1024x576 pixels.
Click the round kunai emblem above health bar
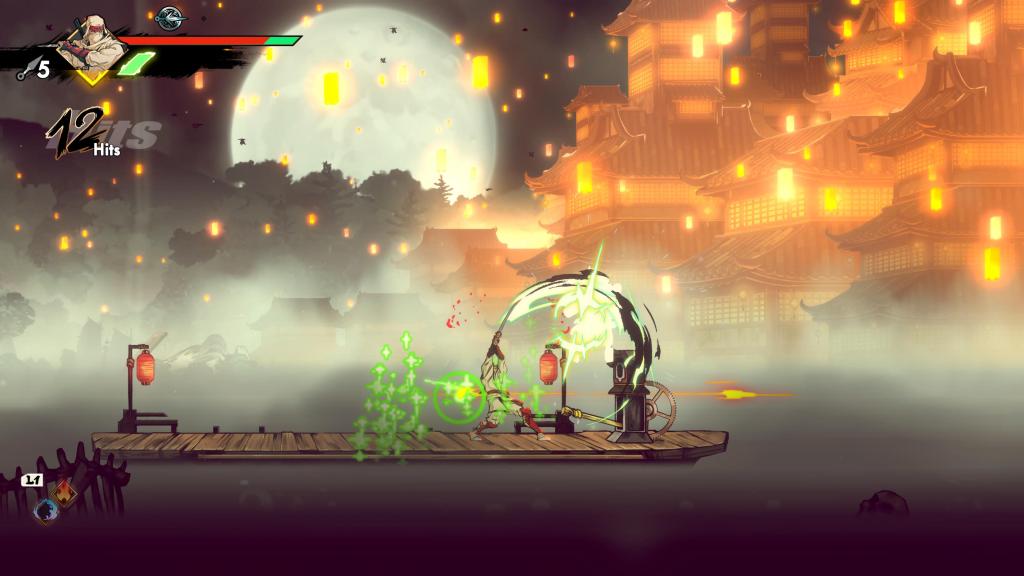[170, 17]
